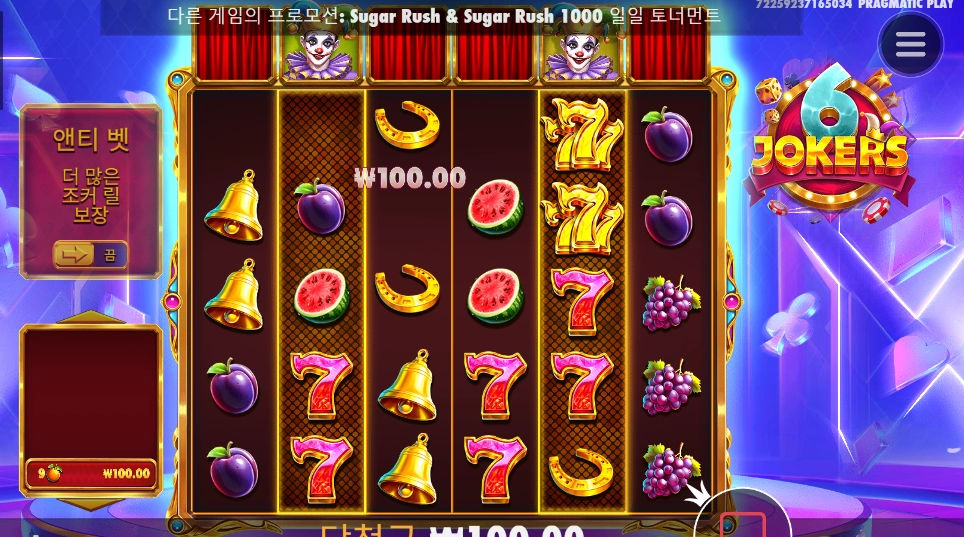Toggle the Ante Bet switch
Screen dimensions: 964x537
90,255
